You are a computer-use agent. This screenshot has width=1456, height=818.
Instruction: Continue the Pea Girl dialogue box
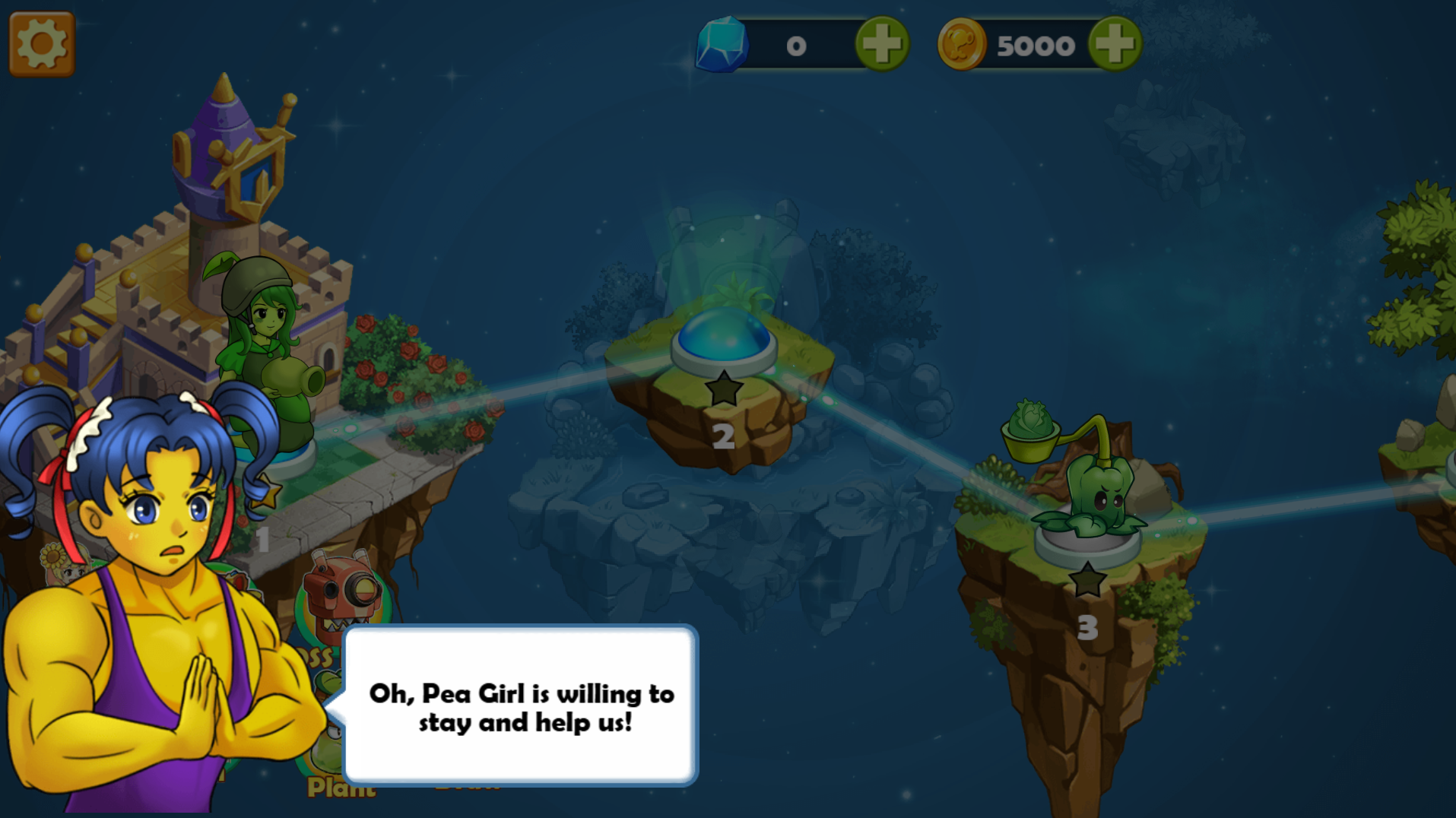coord(522,705)
